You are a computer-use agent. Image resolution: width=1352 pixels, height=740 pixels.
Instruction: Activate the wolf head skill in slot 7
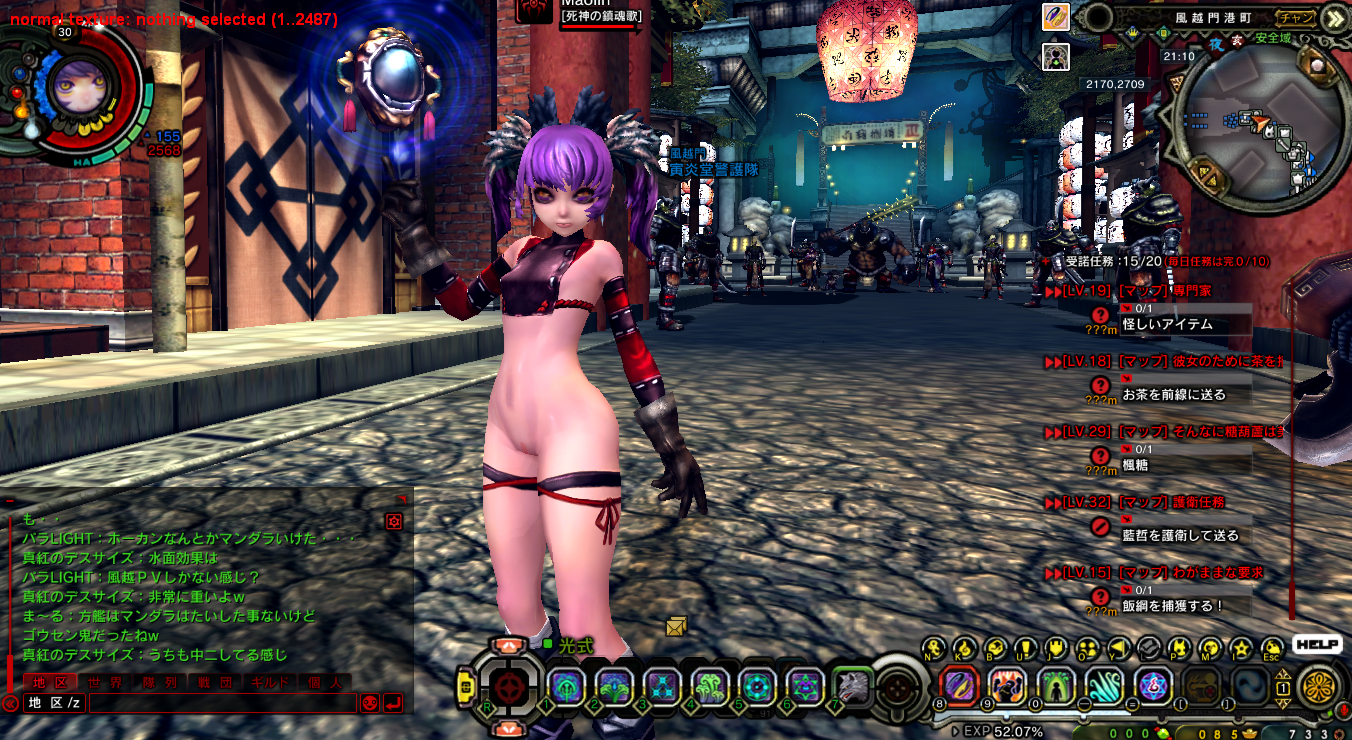click(852, 686)
